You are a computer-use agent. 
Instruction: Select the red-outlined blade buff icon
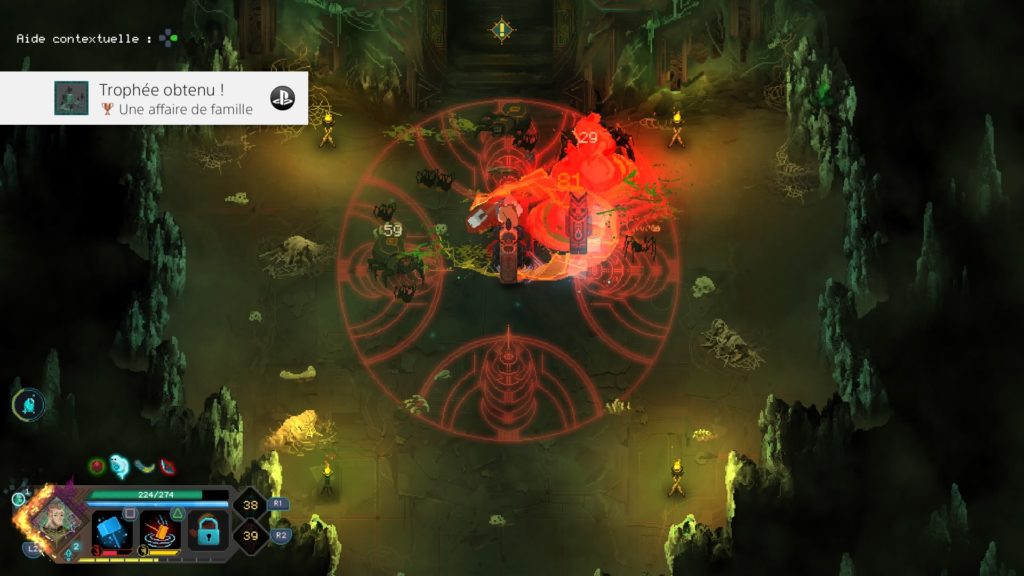168,465
